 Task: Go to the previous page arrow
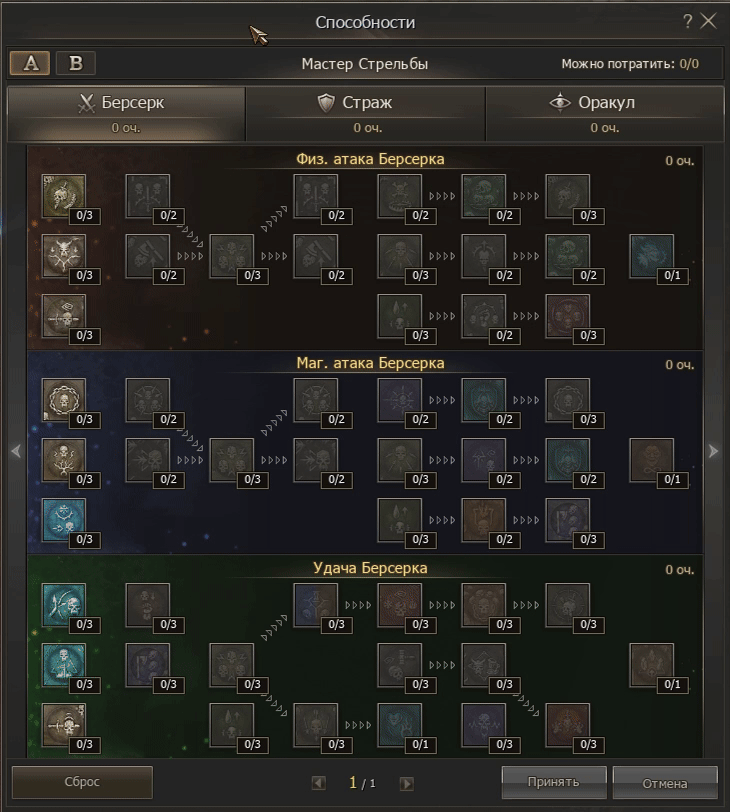pyautogui.click(x=319, y=783)
